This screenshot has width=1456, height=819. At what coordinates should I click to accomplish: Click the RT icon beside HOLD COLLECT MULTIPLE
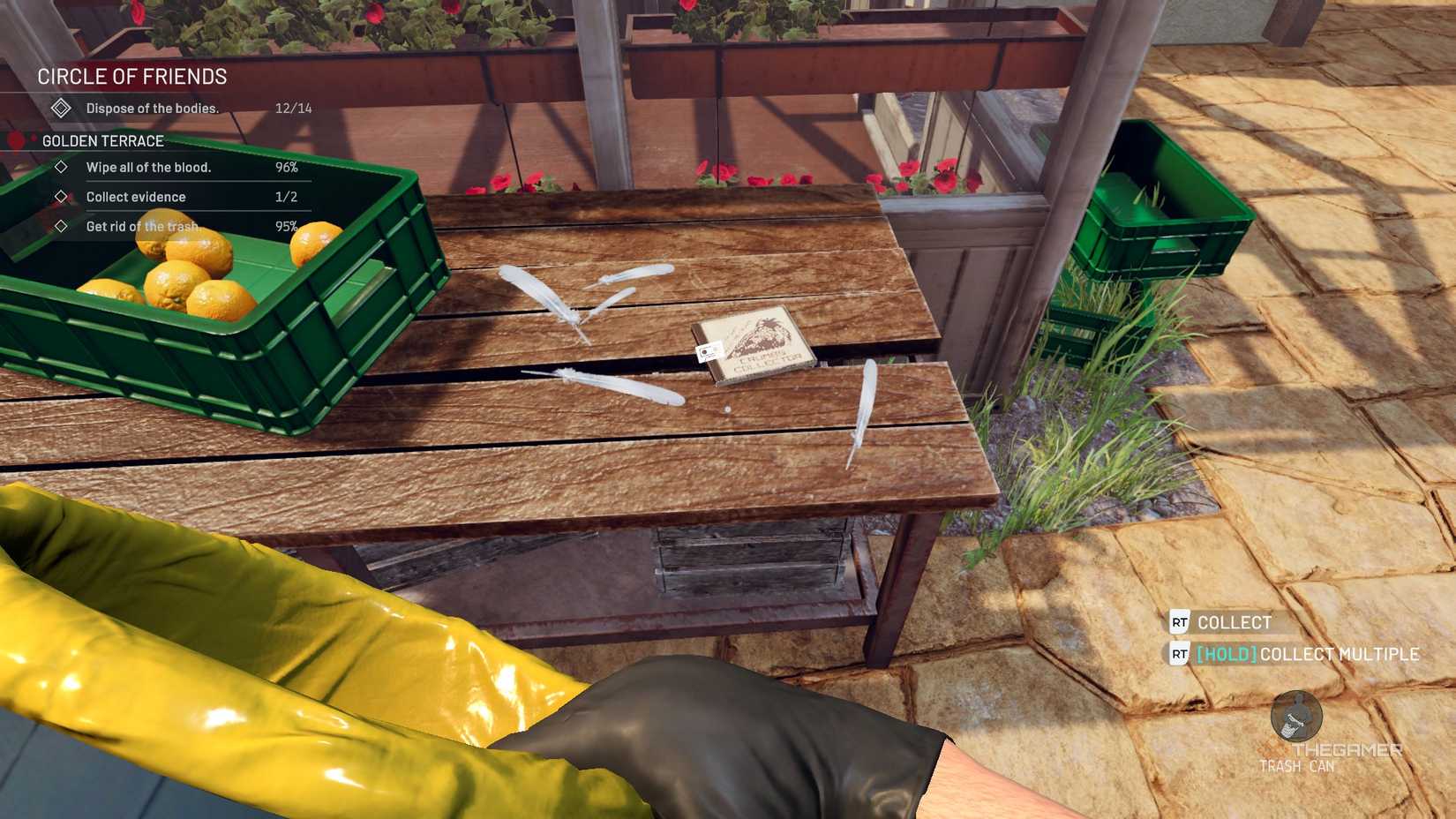[1179, 654]
